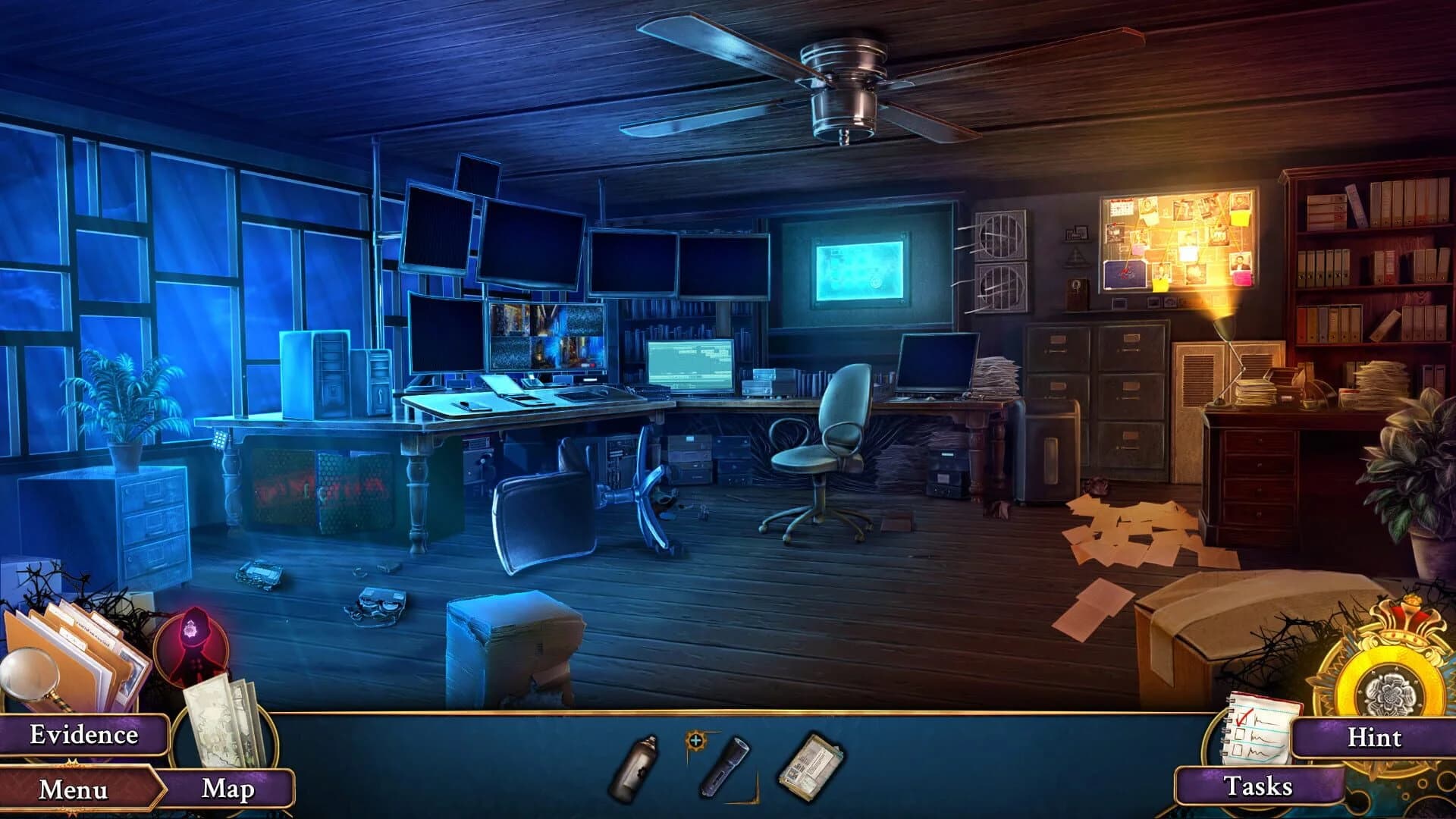This screenshot has width=1456, height=819.
Task: Request a Hint
Action: [1374, 738]
